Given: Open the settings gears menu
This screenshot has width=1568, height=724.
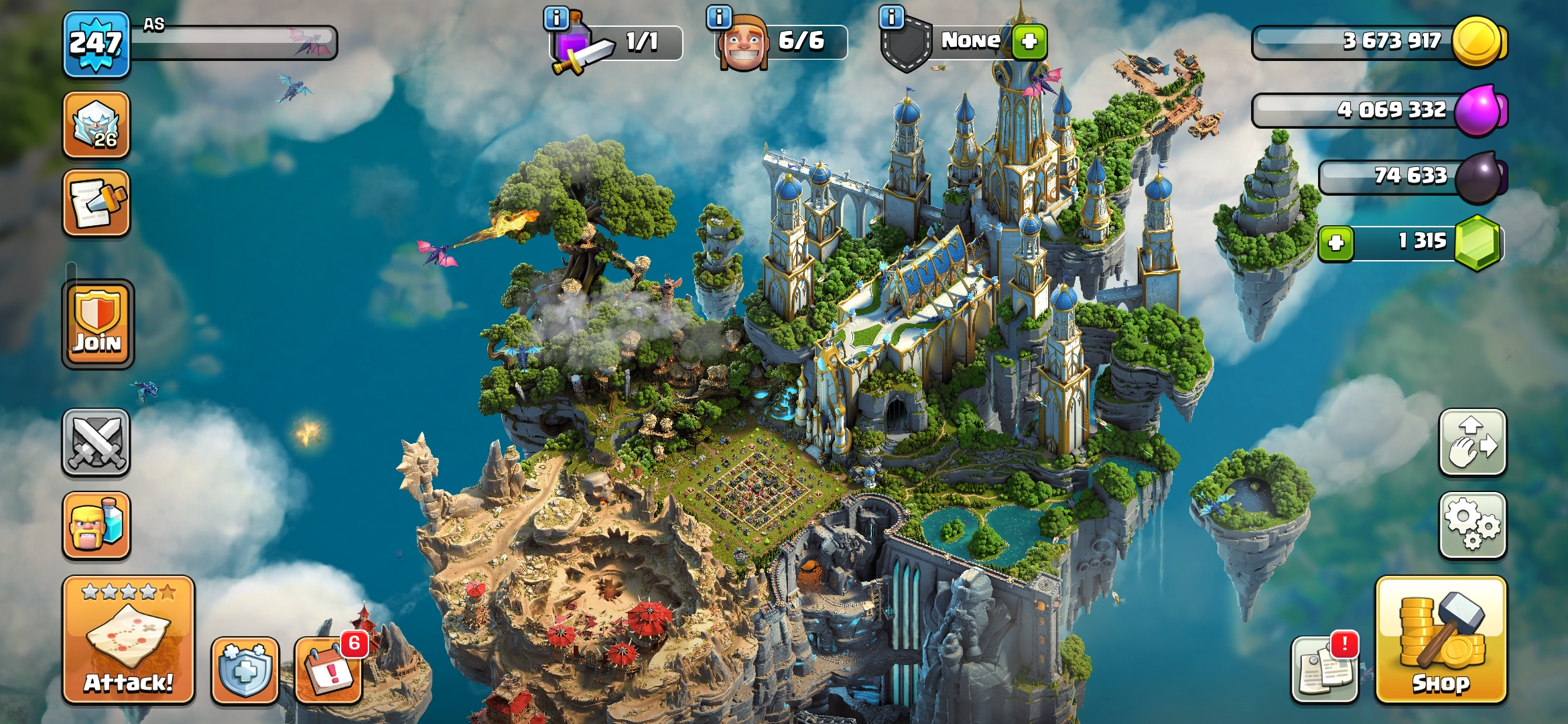Looking at the screenshot, I should [1472, 526].
